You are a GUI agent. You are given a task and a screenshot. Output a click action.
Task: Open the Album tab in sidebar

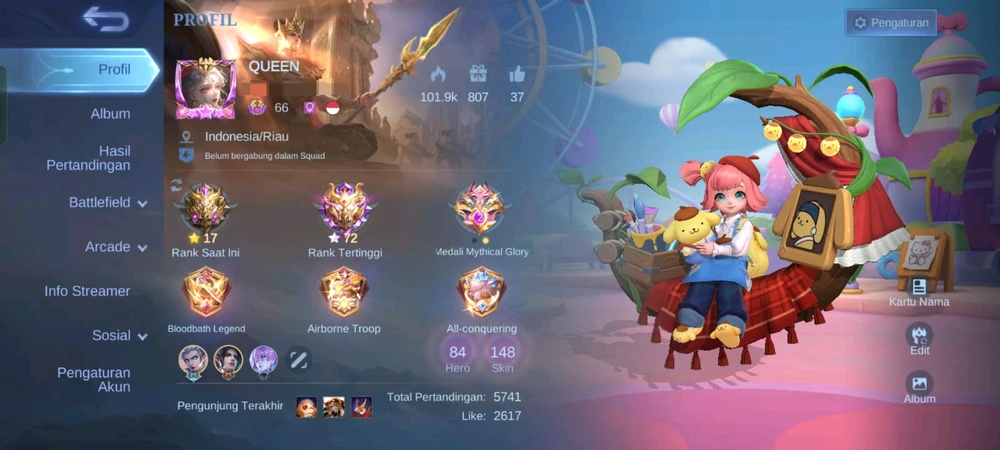(x=110, y=114)
